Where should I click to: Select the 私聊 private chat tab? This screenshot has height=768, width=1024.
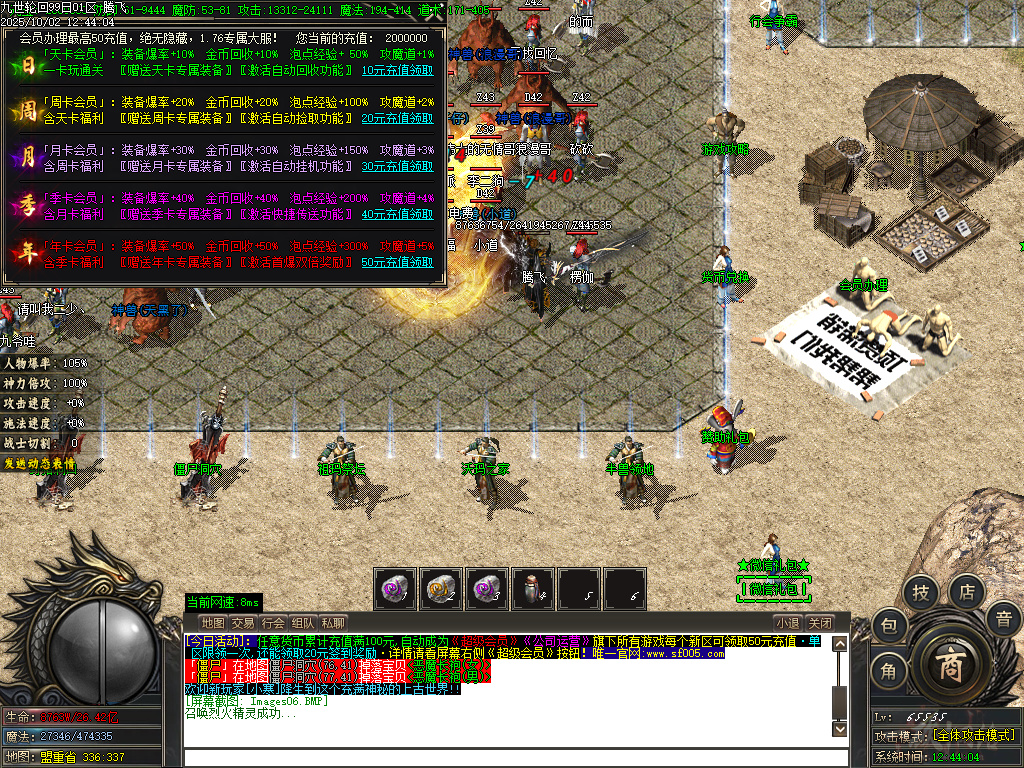pyautogui.click(x=333, y=622)
